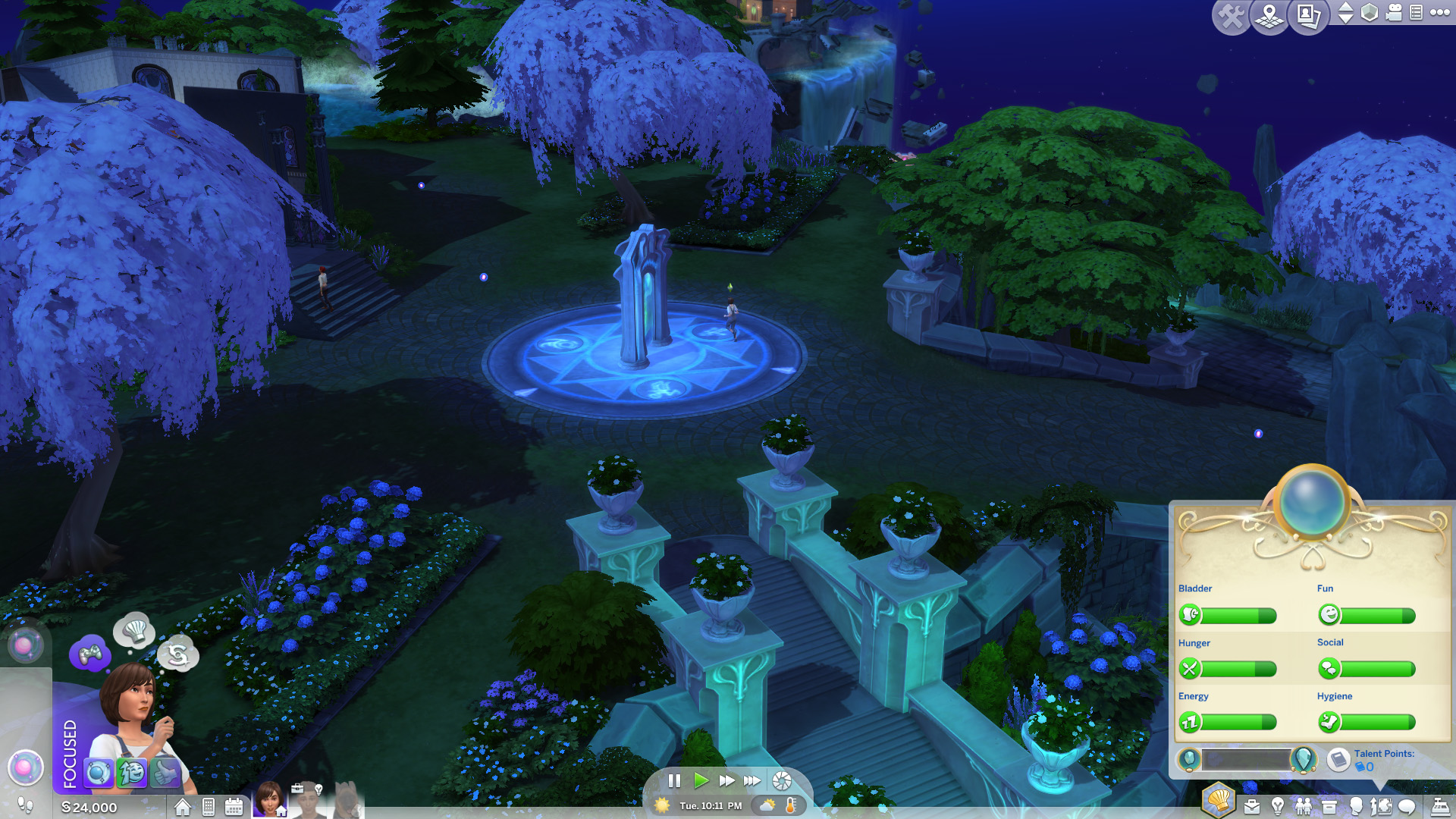The image size is (1456, 819).
Task: Open Manage Worlds map pin button
Action: [1269, 17]
